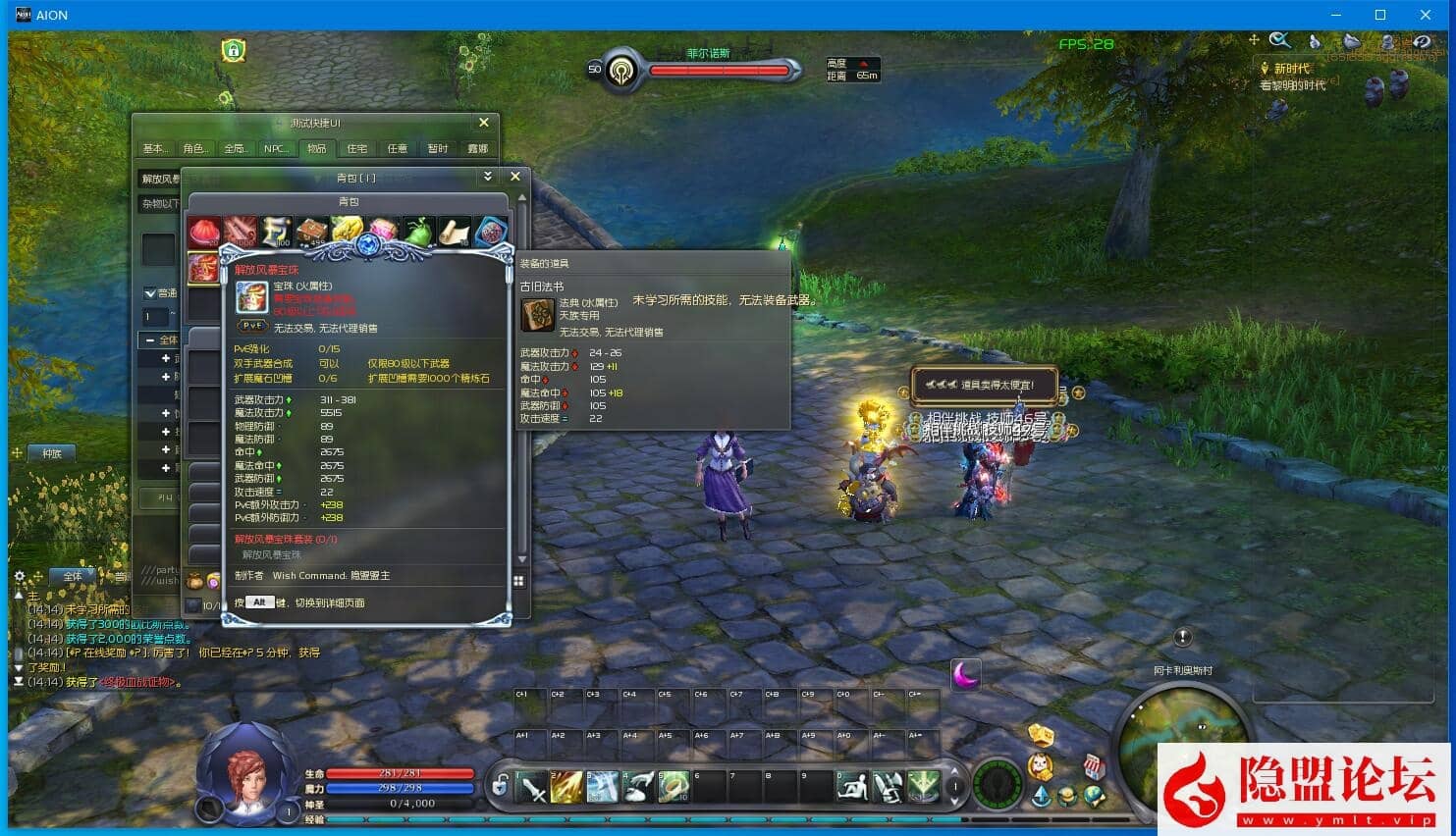Open the 任意 tab
Screen dimensions: 1456x836
(x=397, y=149)
